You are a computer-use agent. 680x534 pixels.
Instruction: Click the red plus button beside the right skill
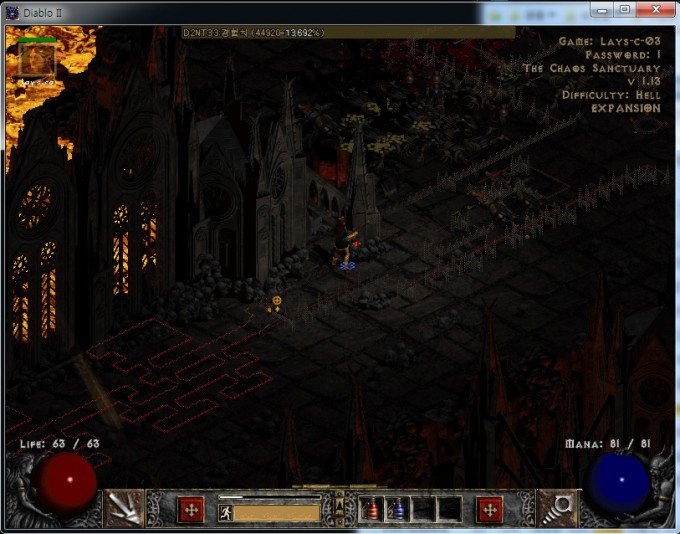click(490, 509)
